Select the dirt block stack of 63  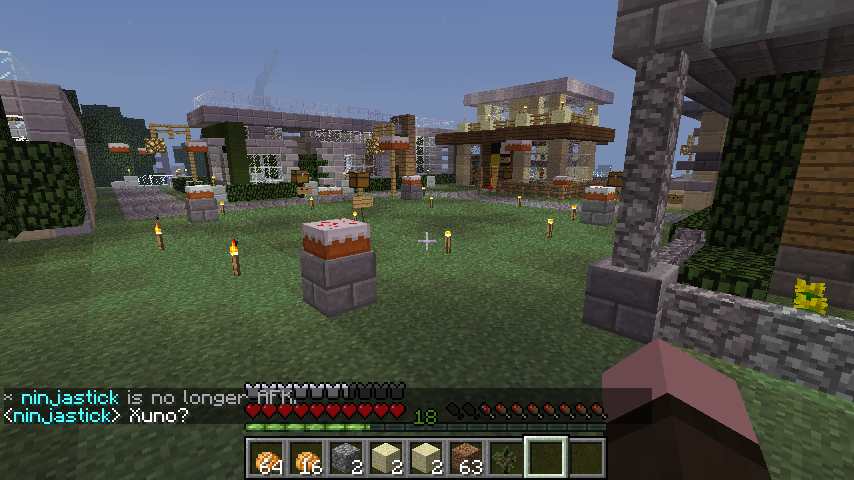pos(466,458)
